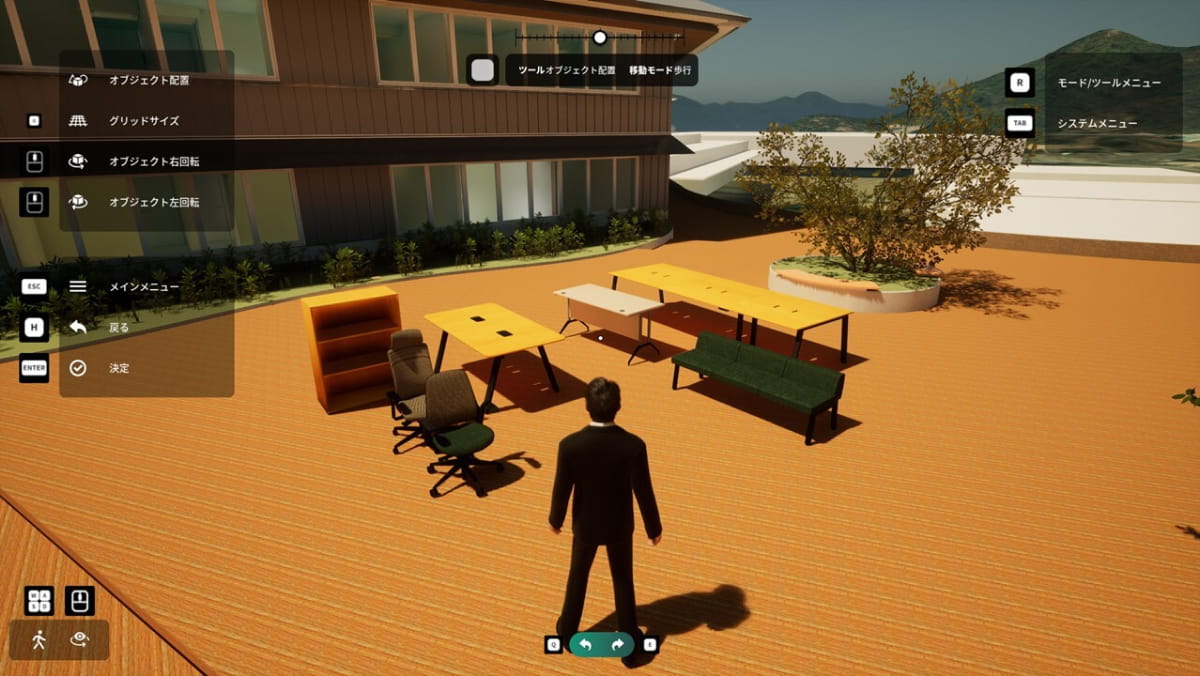
Task: Choose オブジェクト左回転 to rotate object left
Action: 154,202
